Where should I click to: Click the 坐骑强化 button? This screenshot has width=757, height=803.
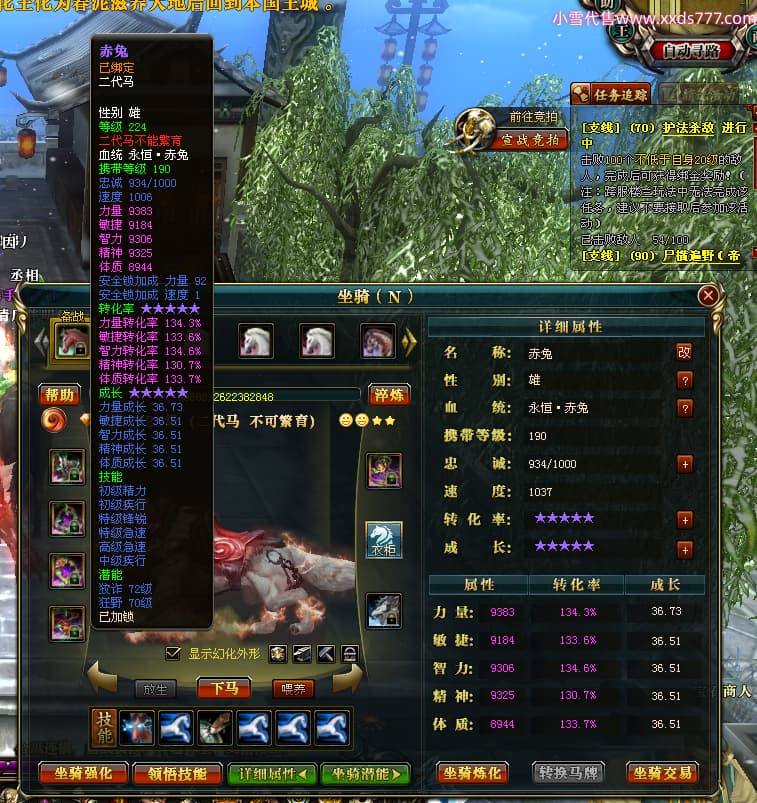tap(84, 773)
